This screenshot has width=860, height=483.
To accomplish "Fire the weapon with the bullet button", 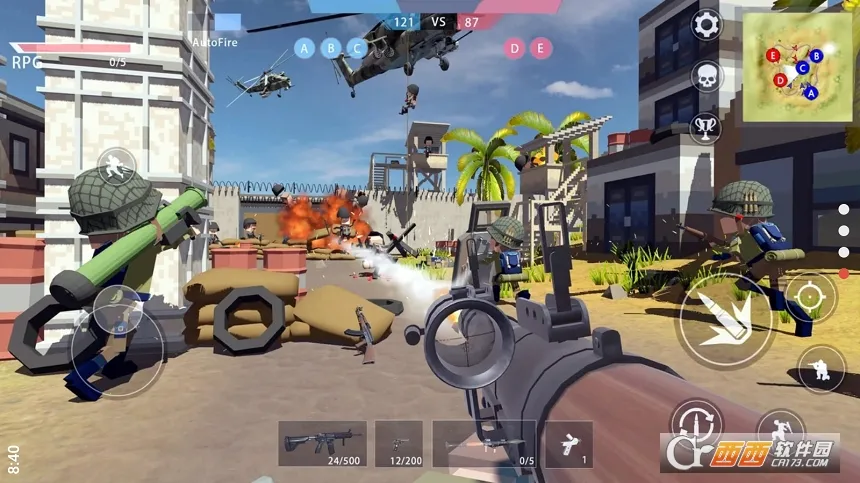I will 726,320.
